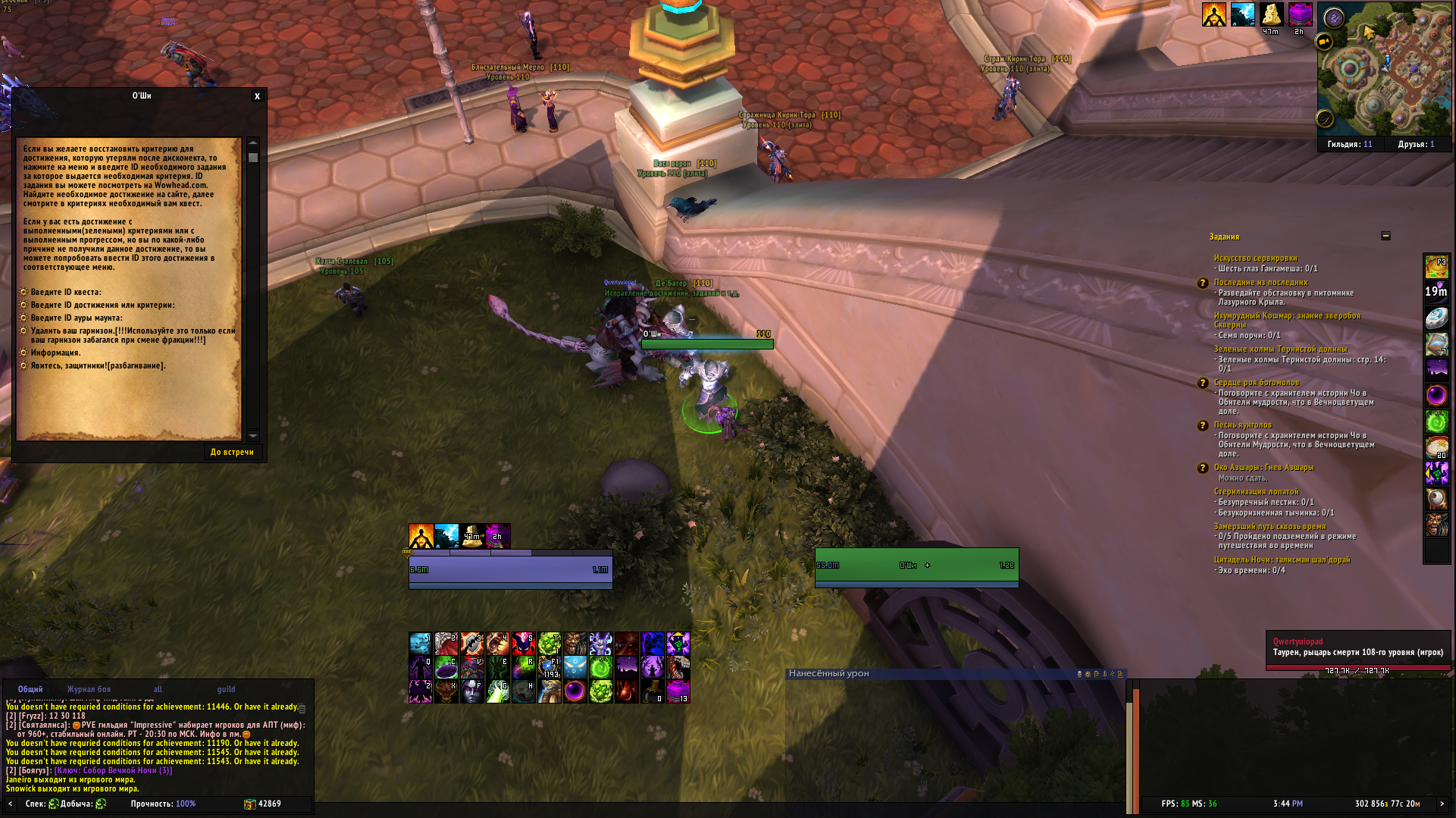The height and width of the screenshot is (818, 1456).
Task: Choose 'Явитесь, защитники!' dialogue option
Action: [x=98, y=365]
